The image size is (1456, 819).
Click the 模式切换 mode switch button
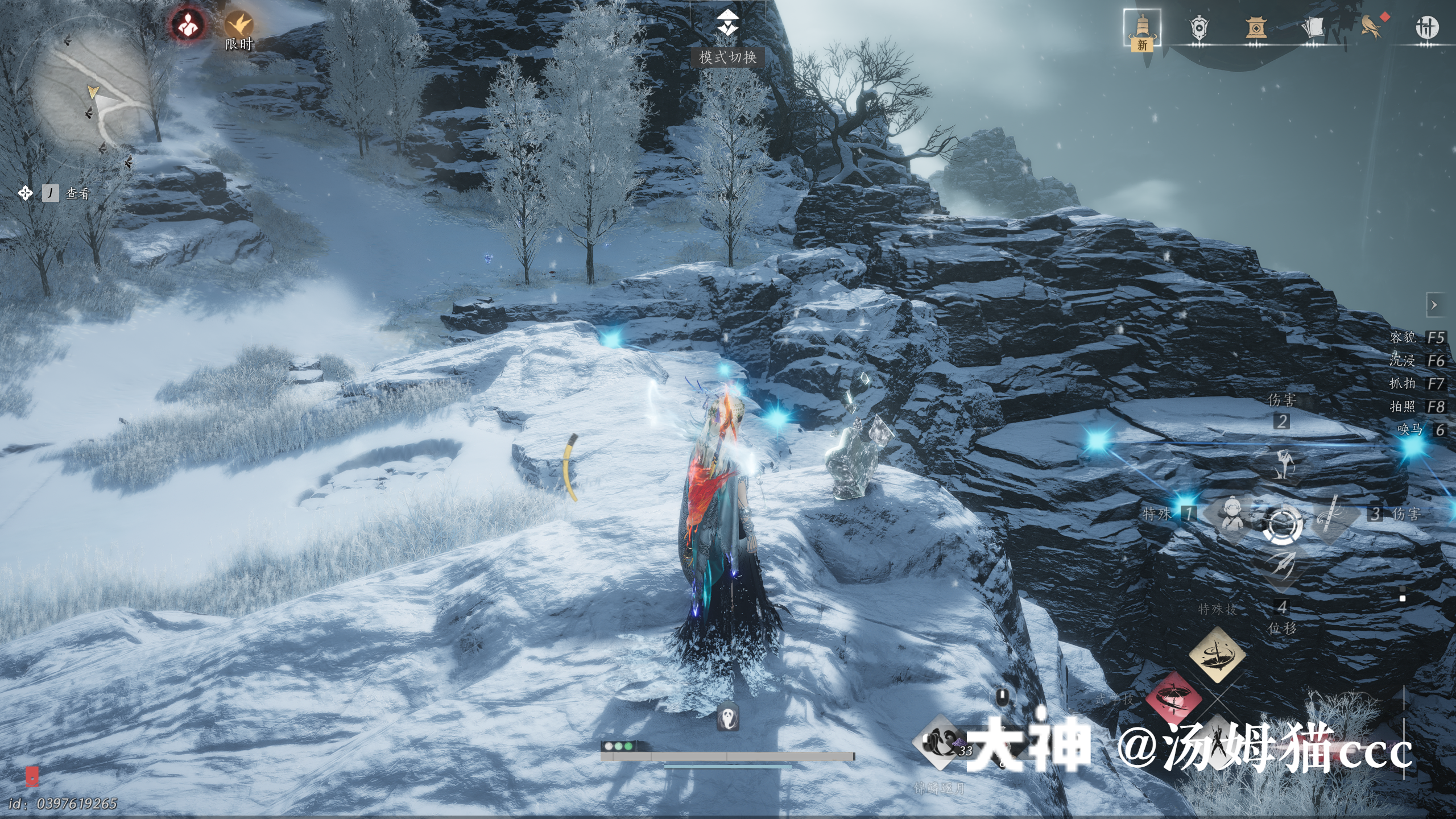pyautogui.click(x=727, y=35)
